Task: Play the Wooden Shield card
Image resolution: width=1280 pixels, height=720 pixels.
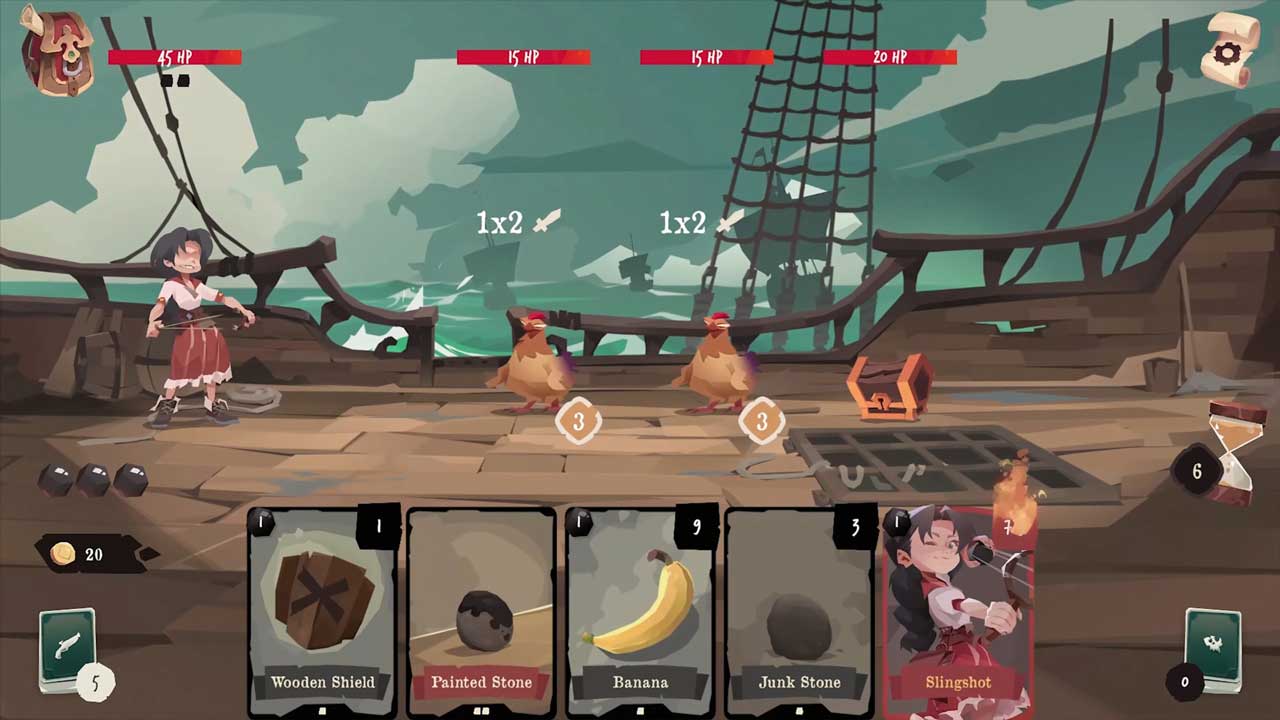Action: pyautogui.click(x=322, y=610)
